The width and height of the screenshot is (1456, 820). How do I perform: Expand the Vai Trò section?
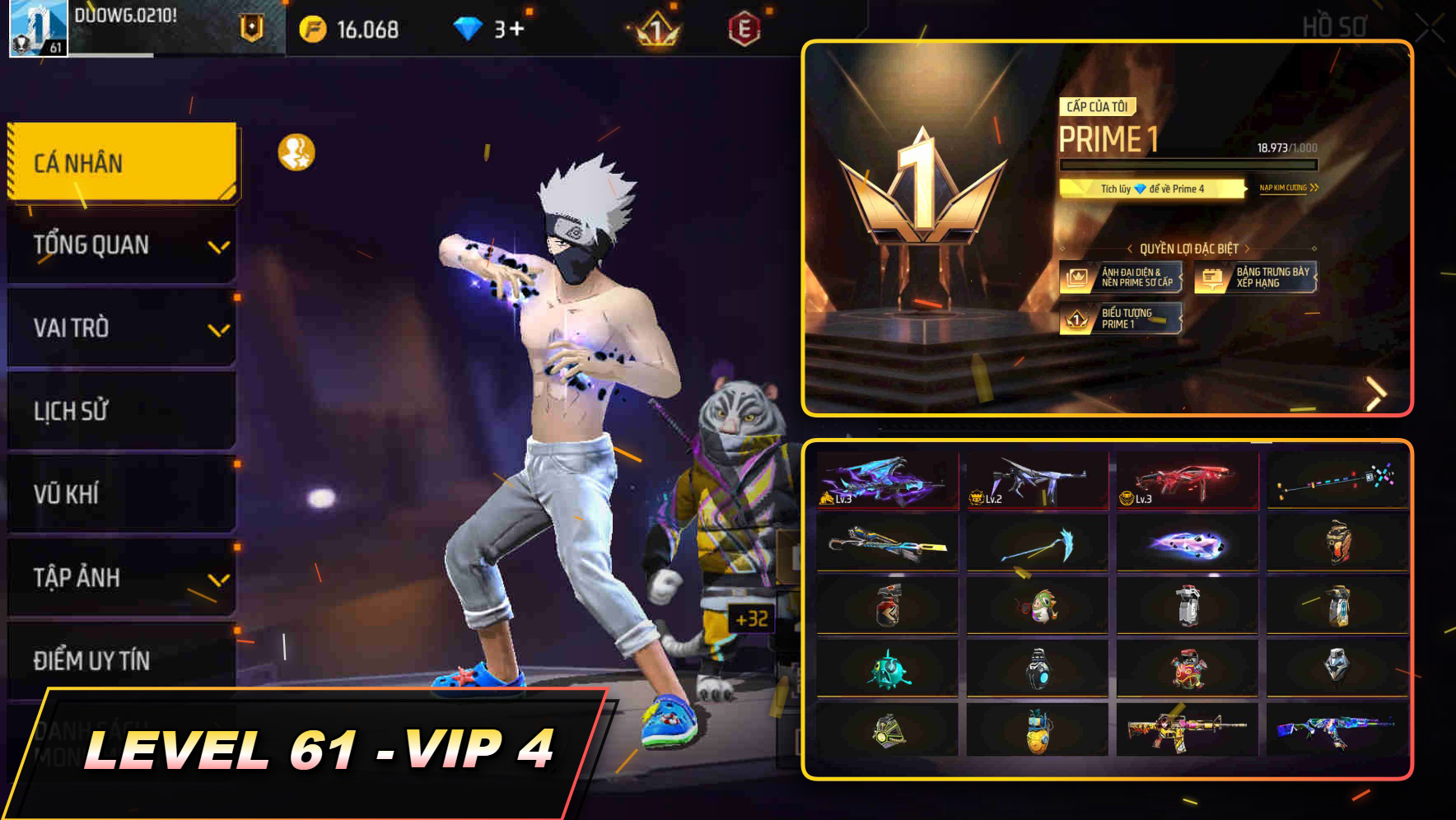(x=119, y=328)
